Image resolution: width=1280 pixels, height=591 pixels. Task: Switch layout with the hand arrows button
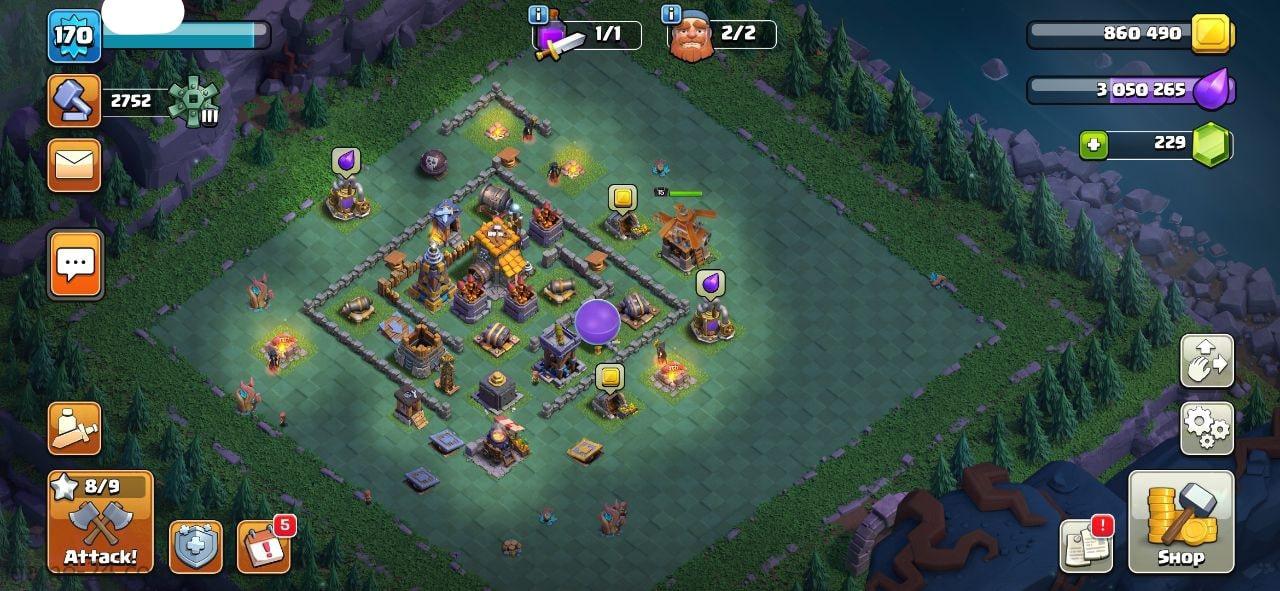[x=1206, y=361]
